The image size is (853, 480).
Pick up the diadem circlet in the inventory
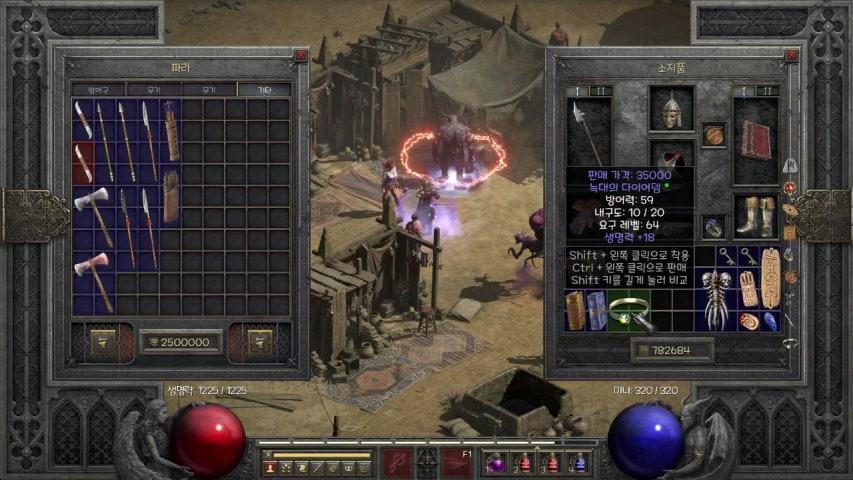(630, 312)
